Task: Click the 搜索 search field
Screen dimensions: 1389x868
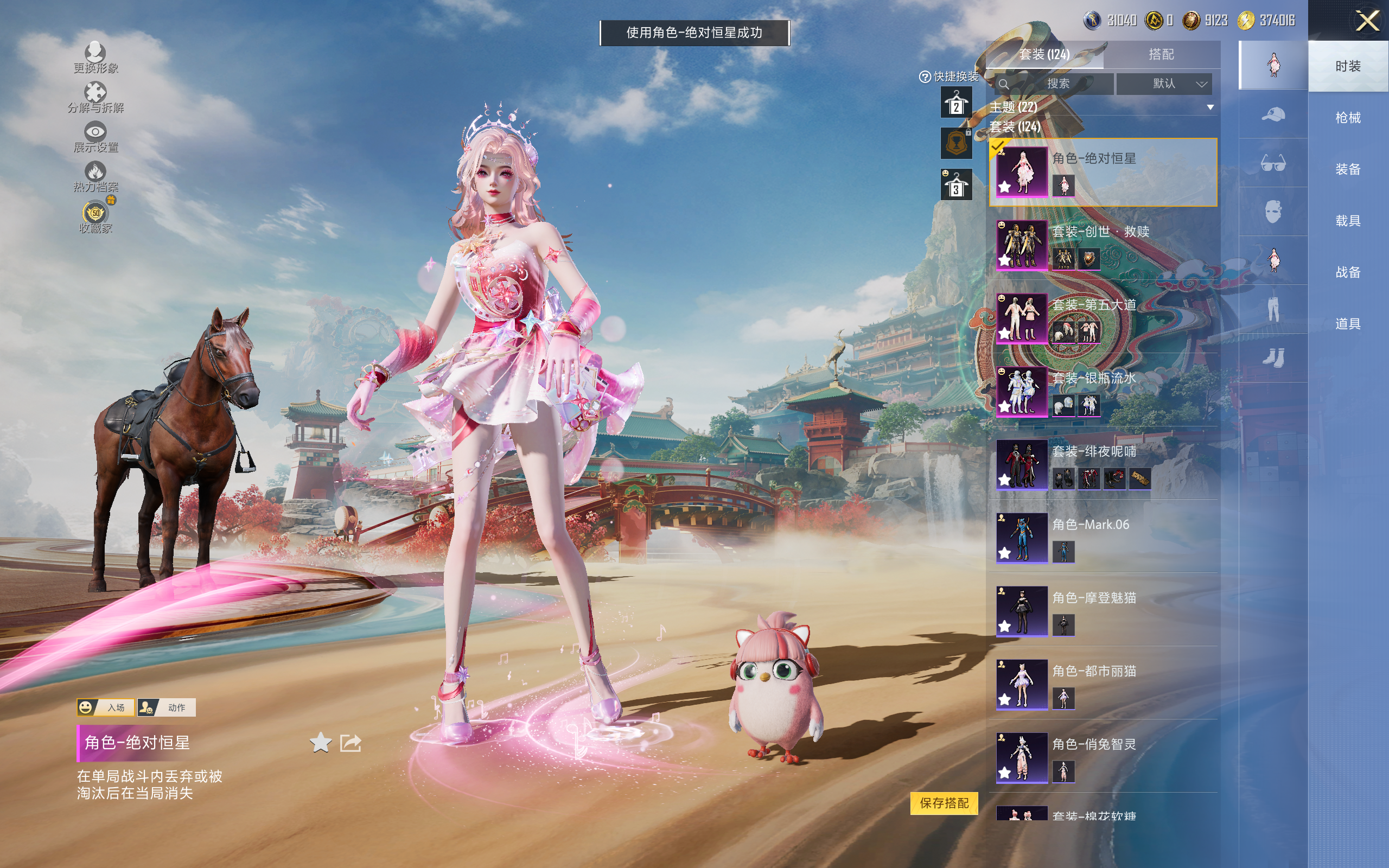Action: point(1057,84)
